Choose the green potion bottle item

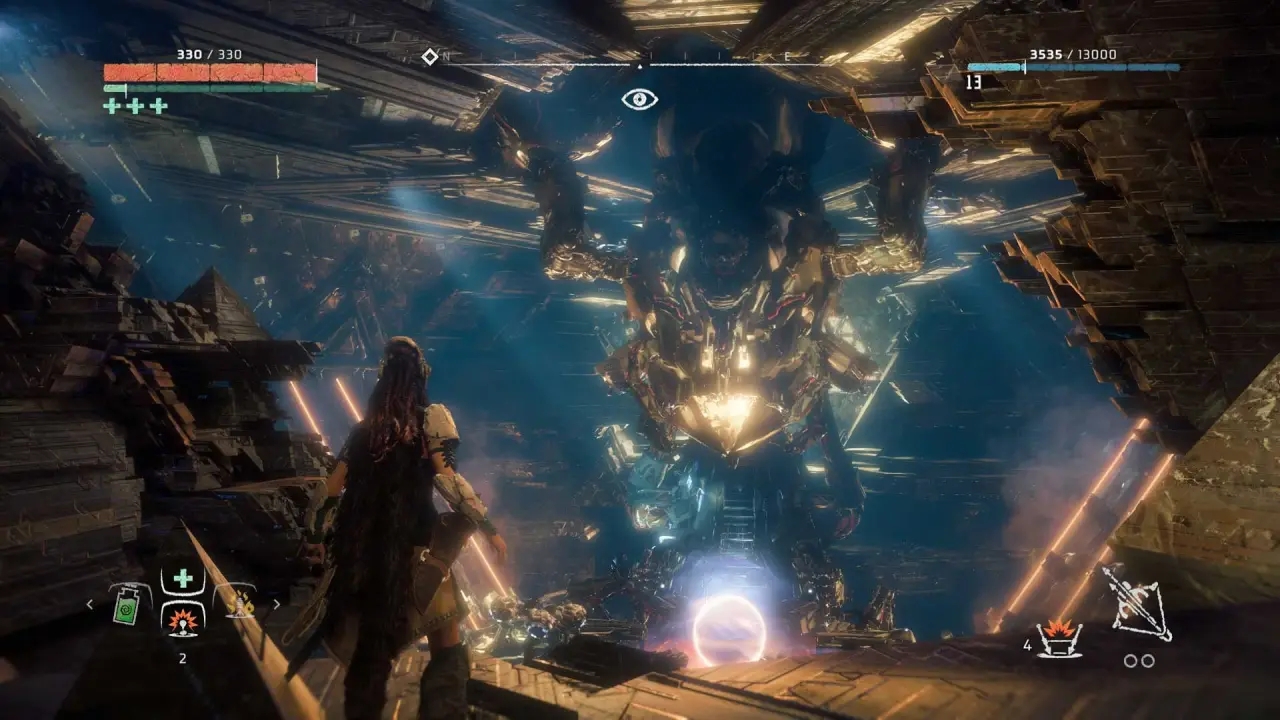click(124, 606)
